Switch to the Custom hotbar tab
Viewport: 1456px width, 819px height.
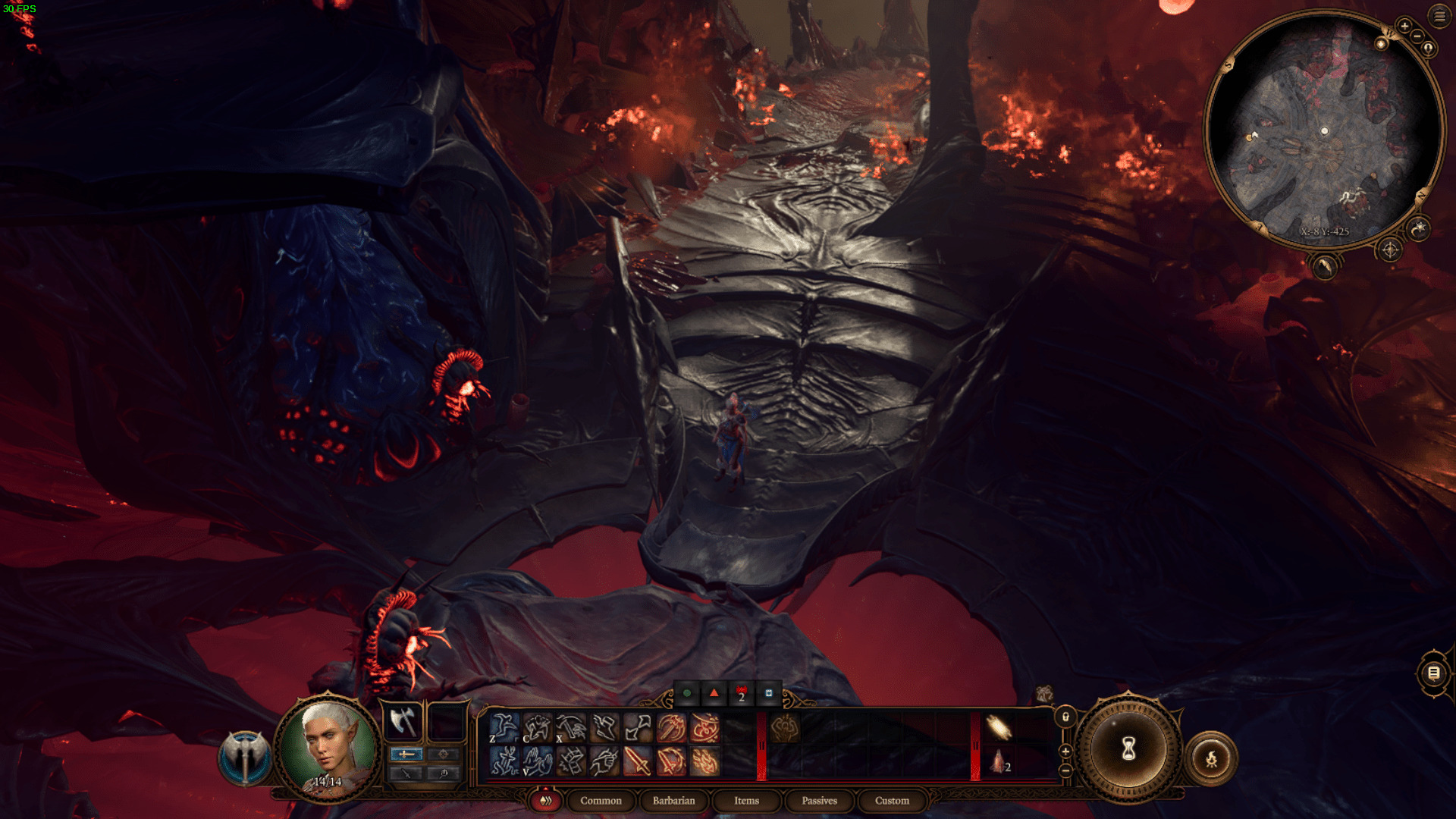(892, 801)
